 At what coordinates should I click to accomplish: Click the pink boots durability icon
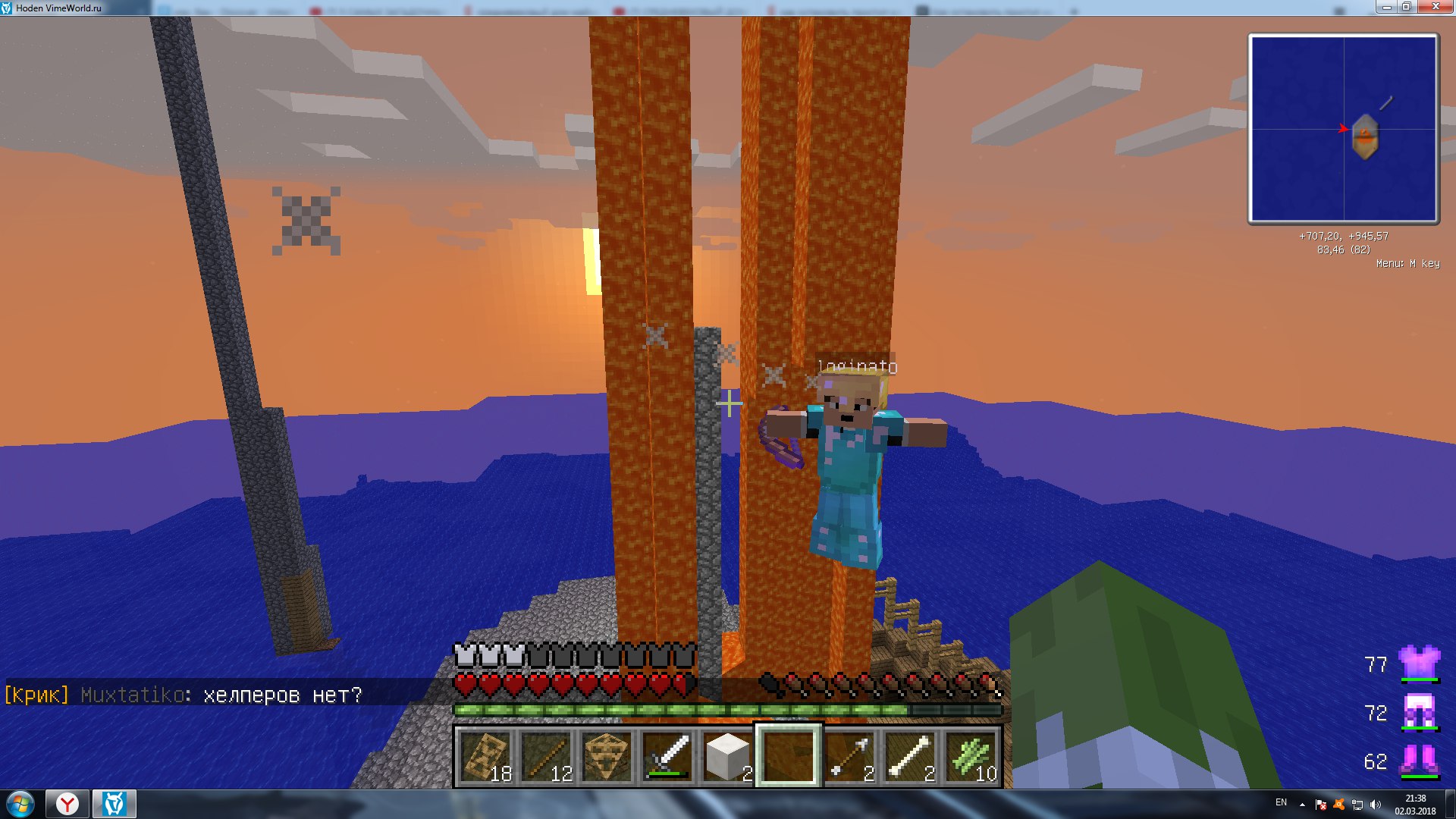pyautogui.click(x=1419, y=761)
